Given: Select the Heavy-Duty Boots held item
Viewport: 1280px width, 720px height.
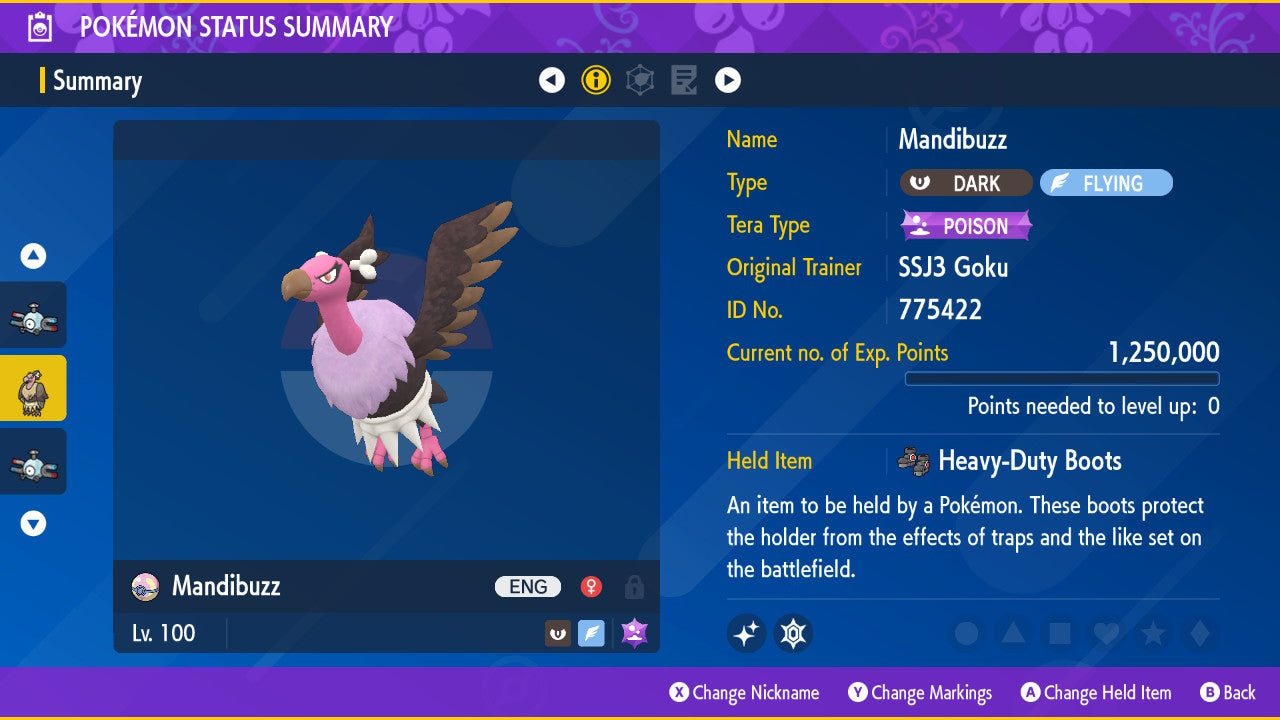Looking at the screenshot, I should point(1028,461).
